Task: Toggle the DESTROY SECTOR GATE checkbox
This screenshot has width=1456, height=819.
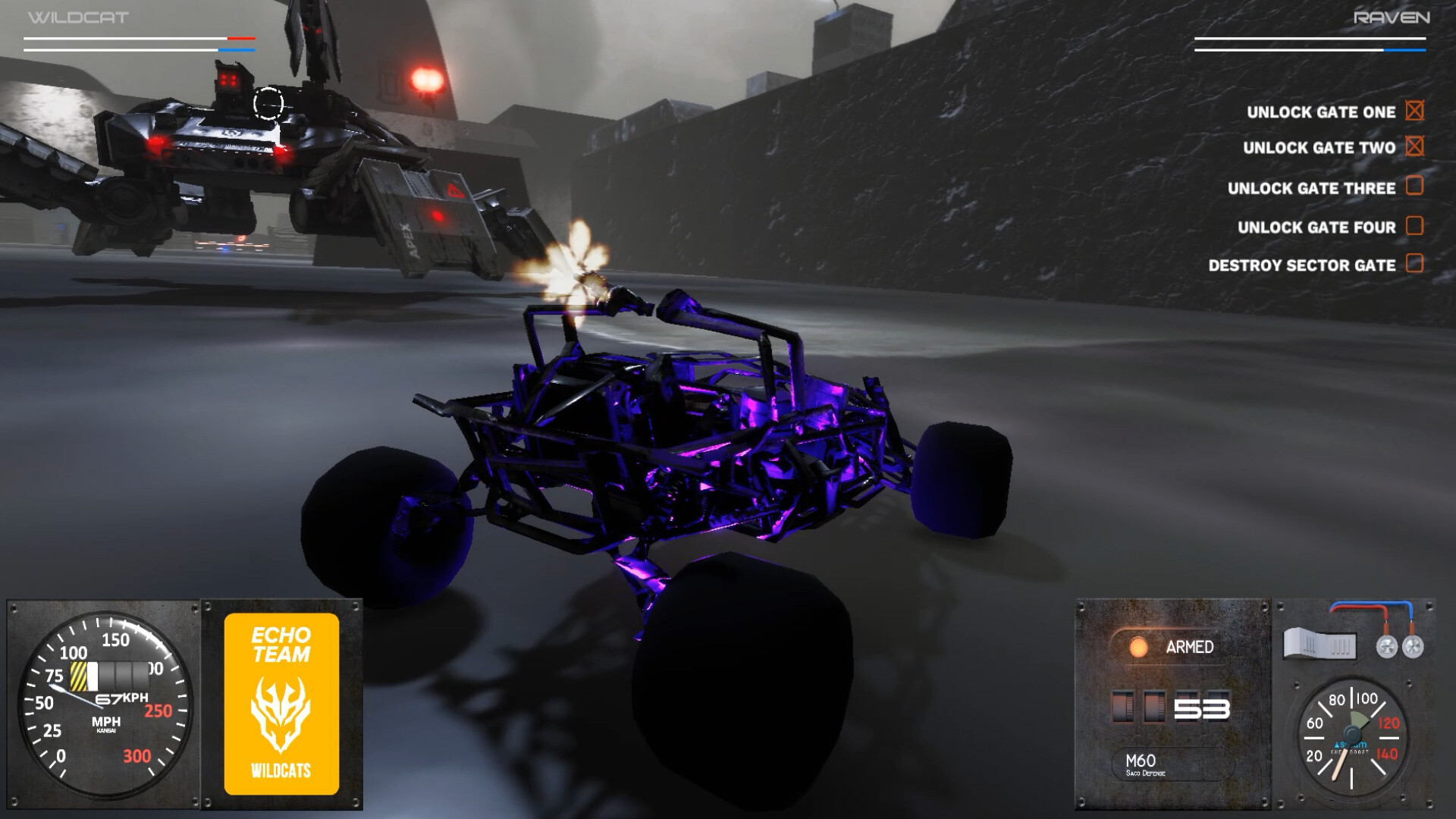Action: [x=1415, y=266]
